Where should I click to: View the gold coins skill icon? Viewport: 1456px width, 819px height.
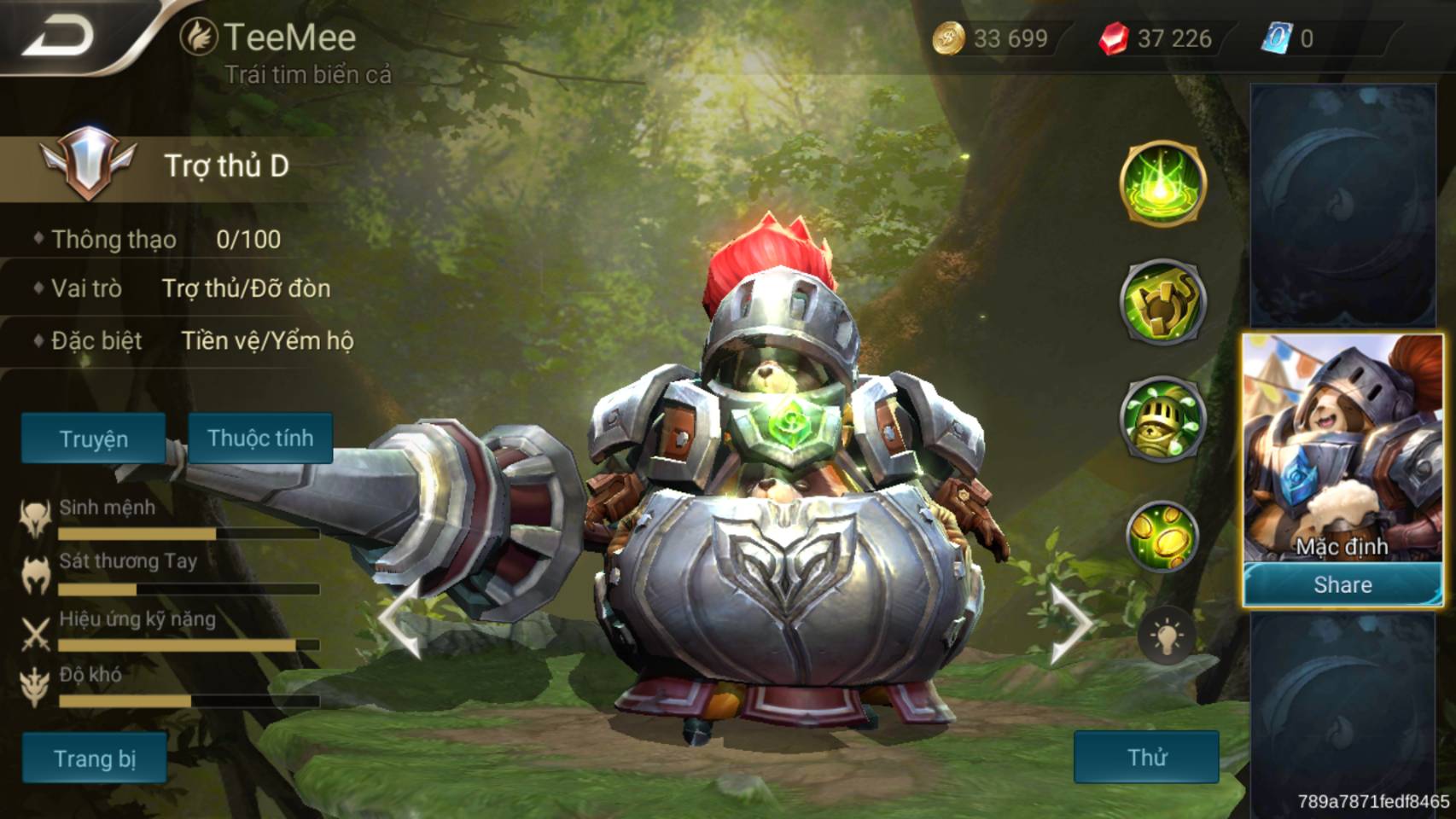coord(1162,535)
